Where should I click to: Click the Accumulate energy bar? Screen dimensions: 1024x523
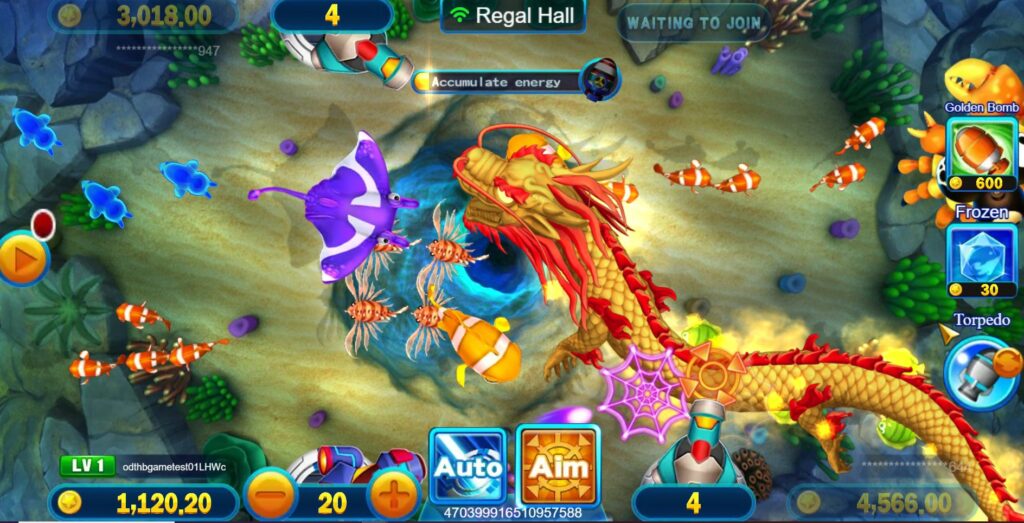pyautogui.click(x=501, y=82)
